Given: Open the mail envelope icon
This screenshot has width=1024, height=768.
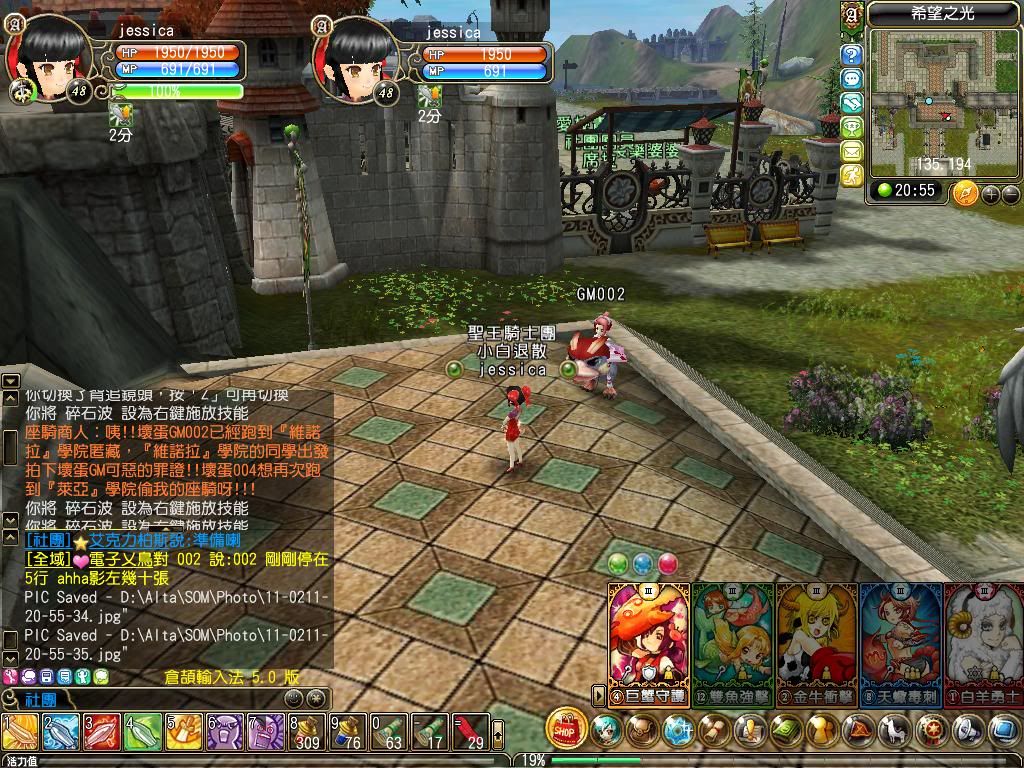Looking at the screenshot, I should [852, 151].
